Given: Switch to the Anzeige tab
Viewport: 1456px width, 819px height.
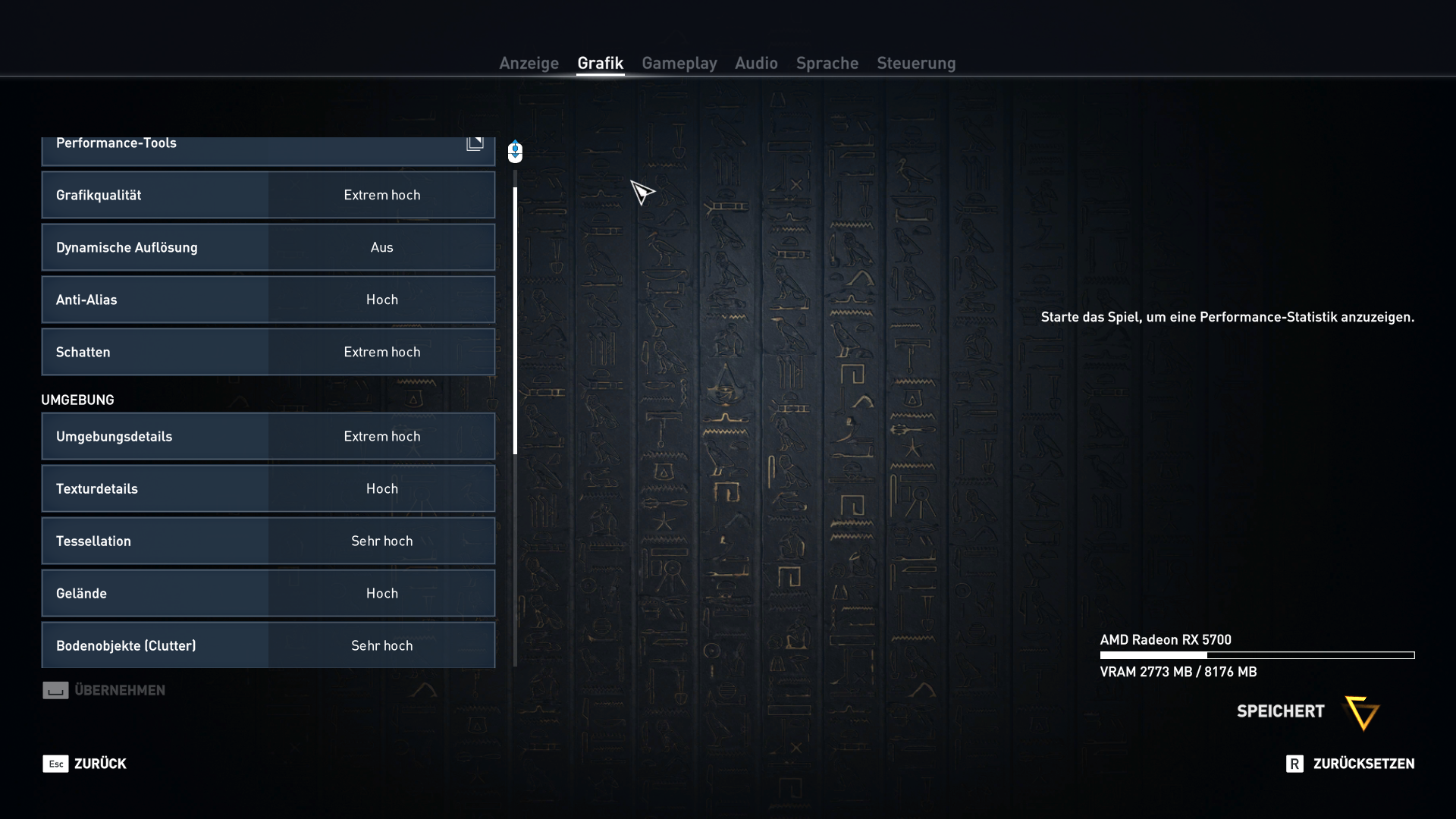Looking at the screenshot, I should [x=529, y=64].
